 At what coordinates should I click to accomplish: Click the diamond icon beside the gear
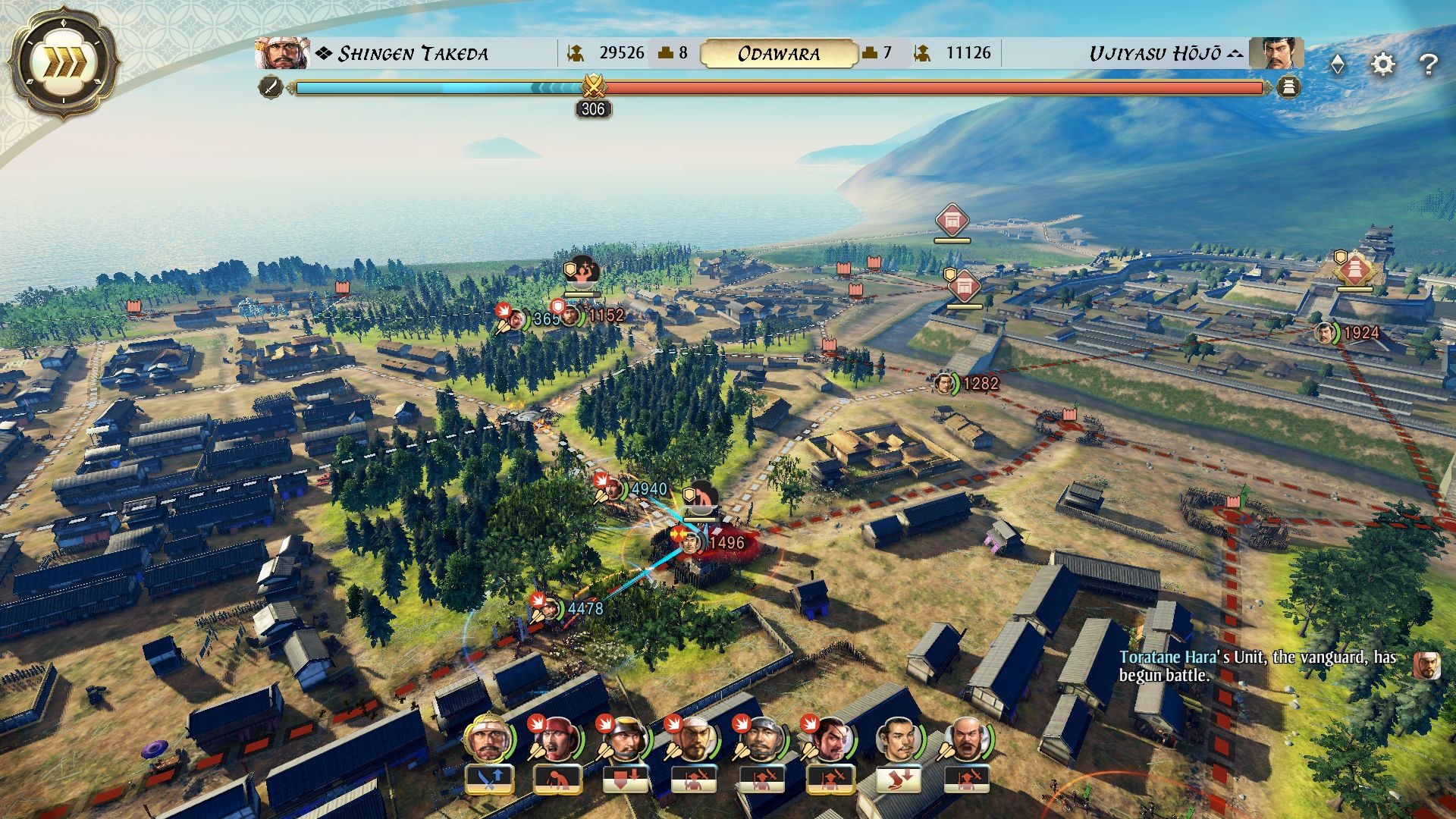click(1338, 65)
